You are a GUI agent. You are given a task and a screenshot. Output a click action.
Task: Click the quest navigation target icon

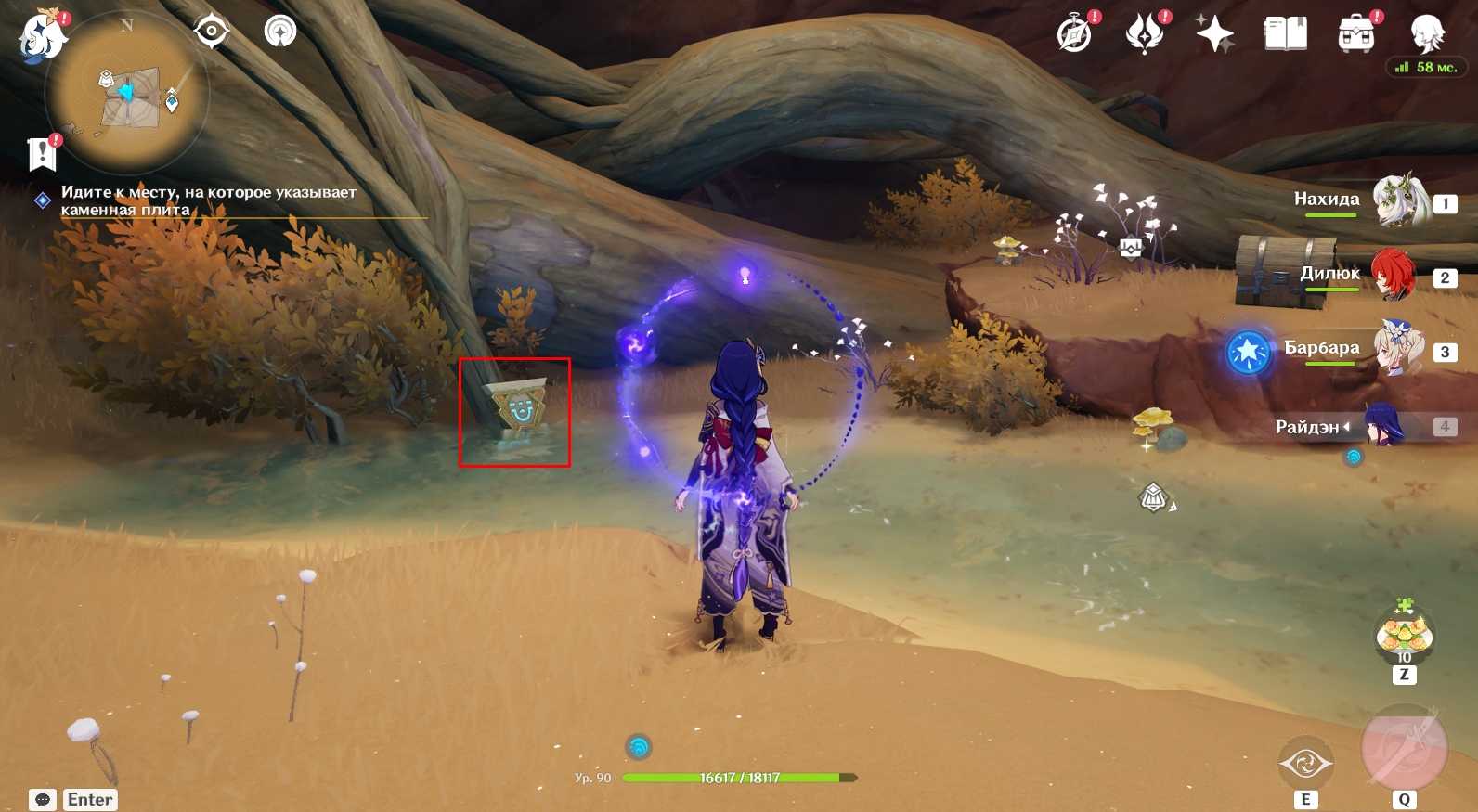tap(212, 32)
